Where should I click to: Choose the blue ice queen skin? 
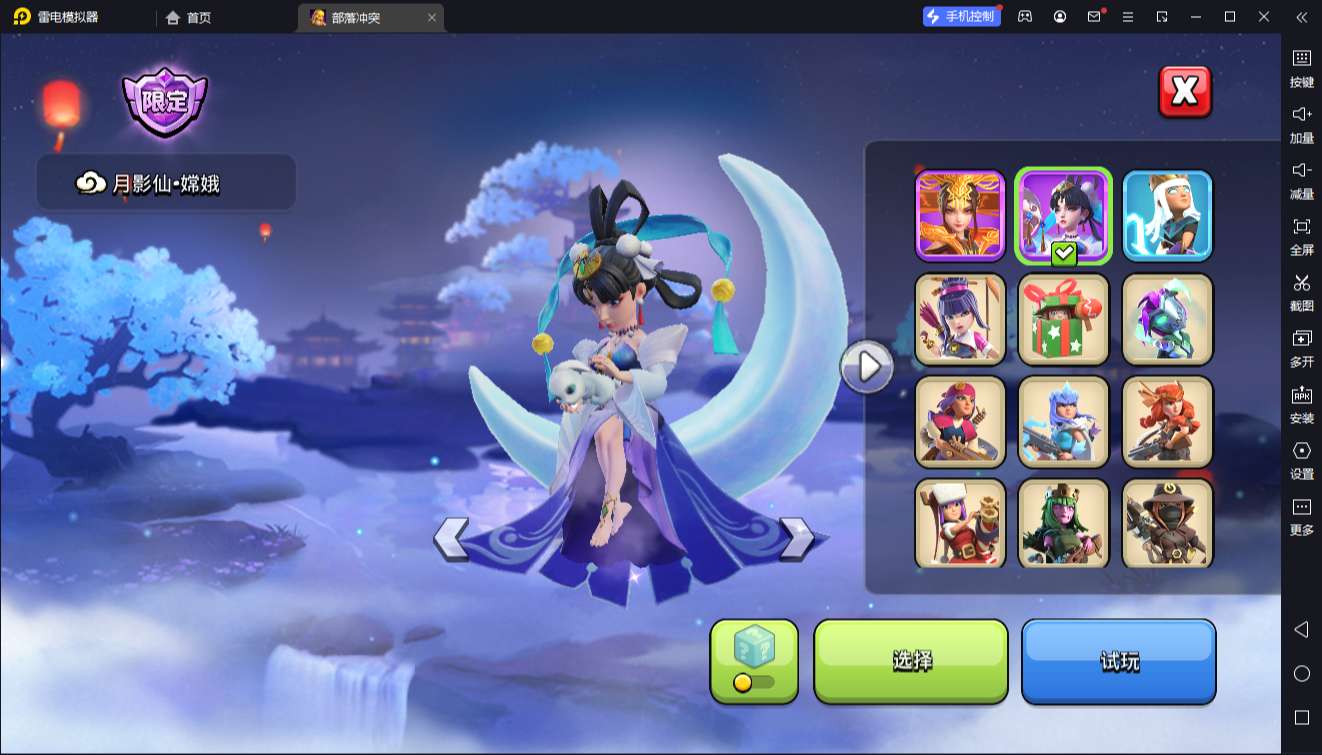[1064, 422]
